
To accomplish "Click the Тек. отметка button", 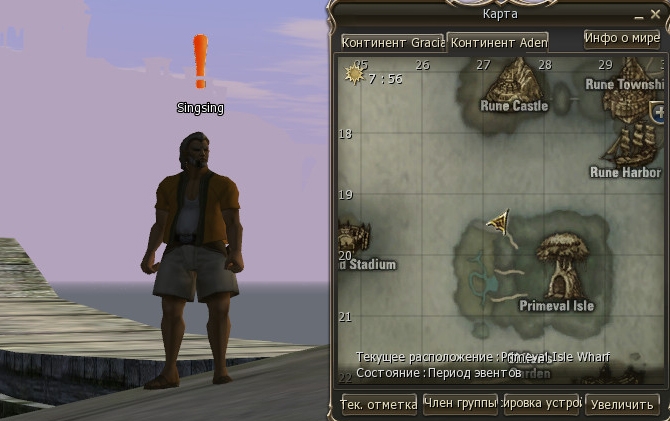I will pyautogui.click(x=379, y=404).
